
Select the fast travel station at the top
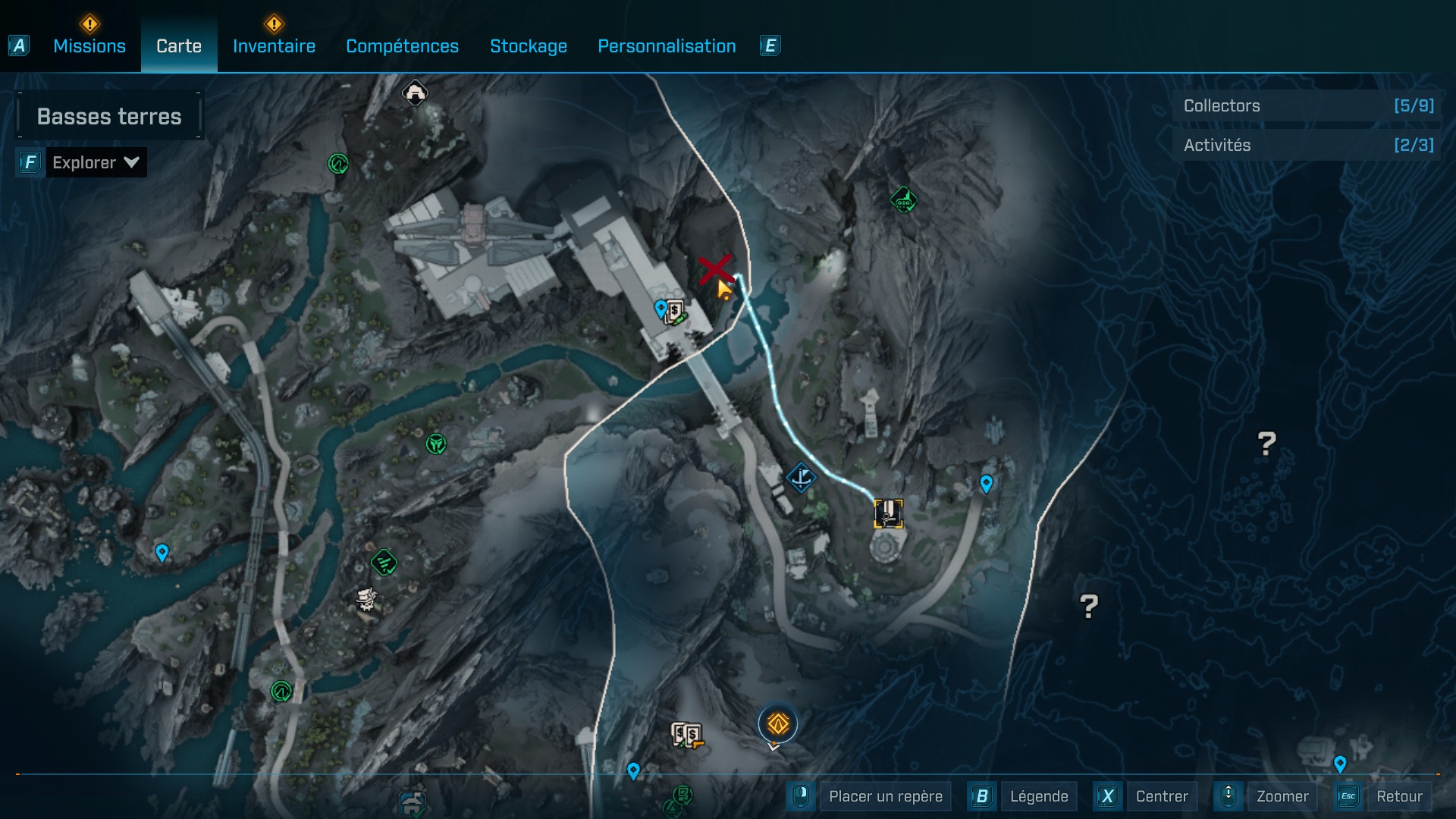coord(413,93)
